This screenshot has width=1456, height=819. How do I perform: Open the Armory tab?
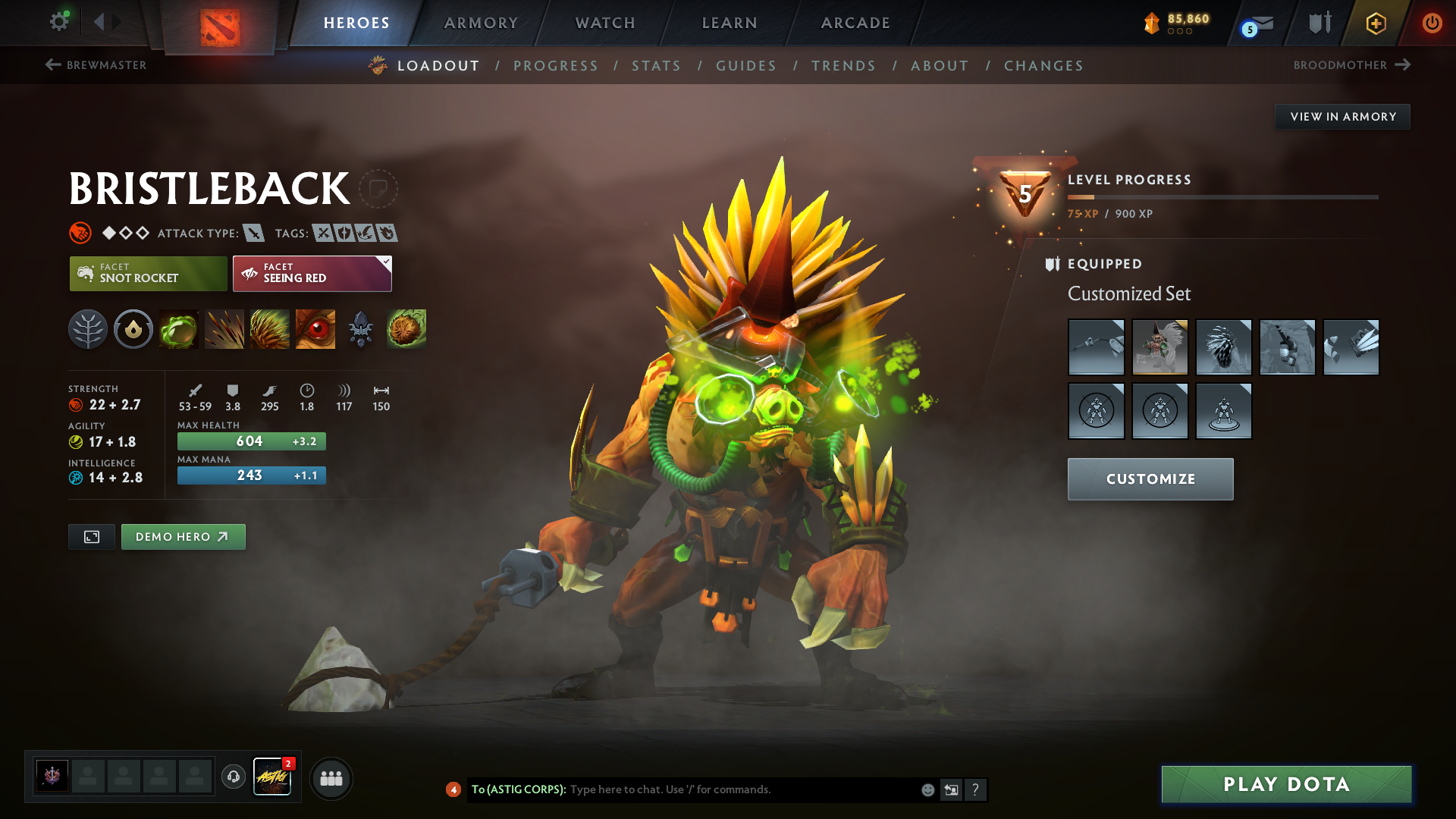pyautogui.click(x=481, y=23)
